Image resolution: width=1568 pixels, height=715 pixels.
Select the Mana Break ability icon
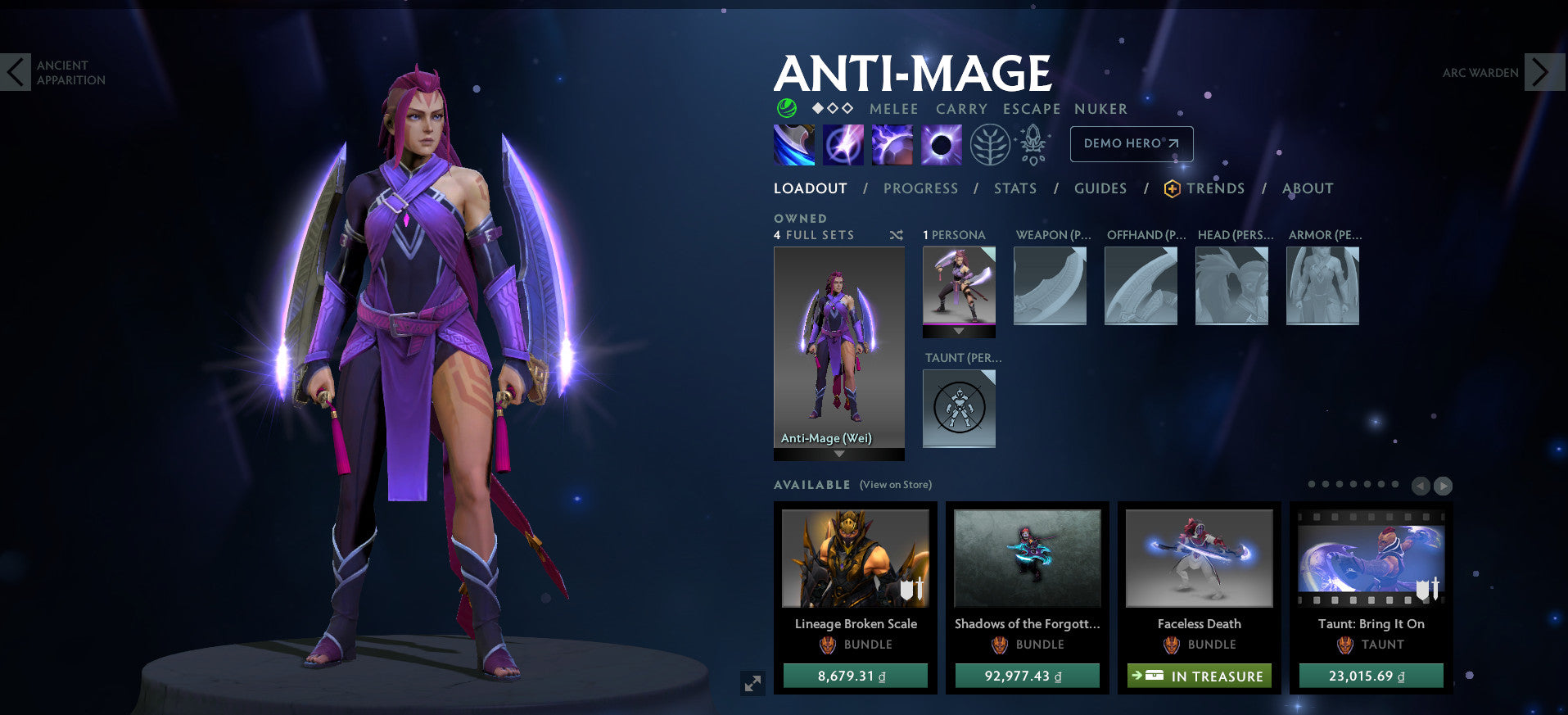(793, 144)
